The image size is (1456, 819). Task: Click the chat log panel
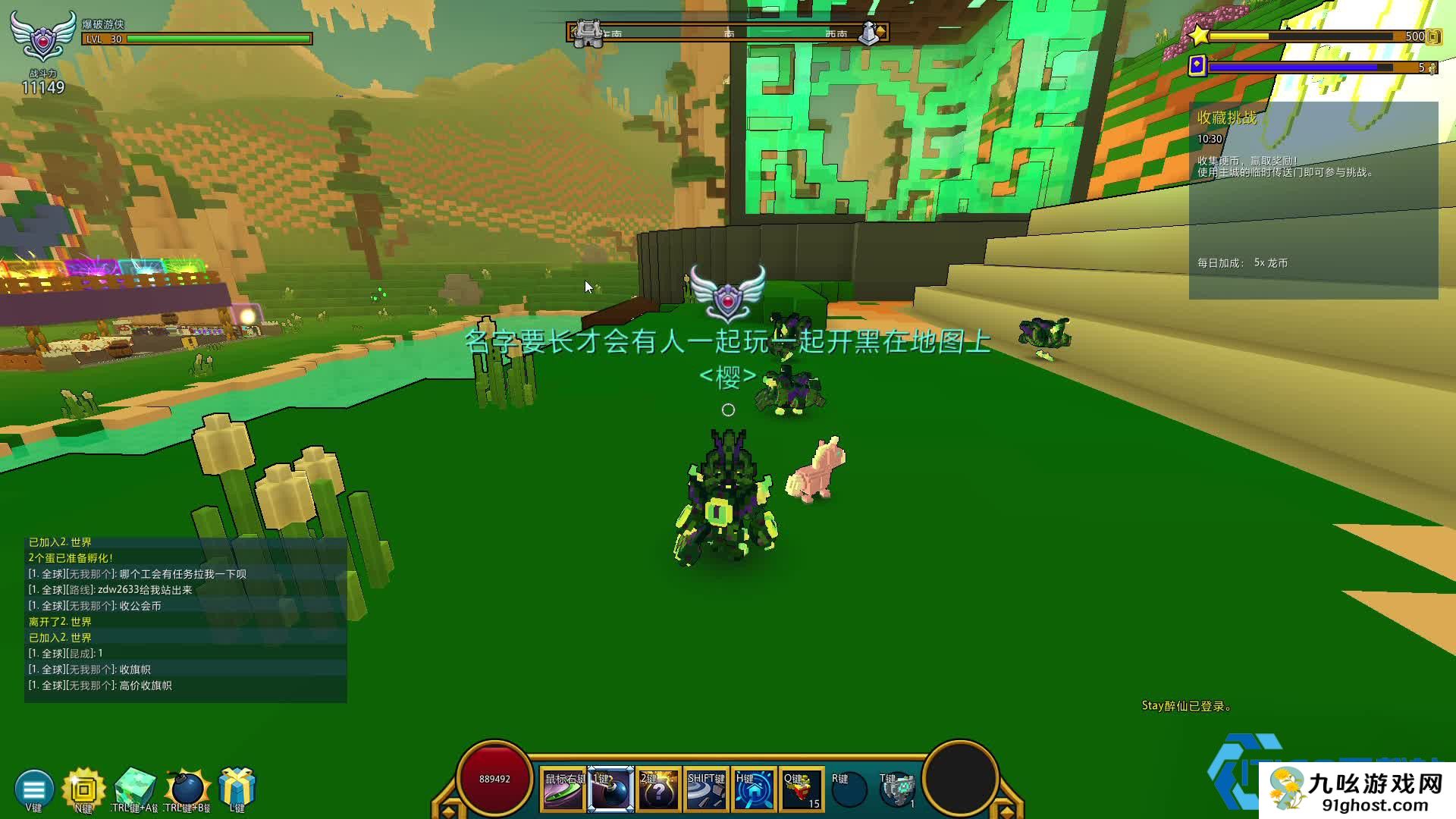point(186,619)
